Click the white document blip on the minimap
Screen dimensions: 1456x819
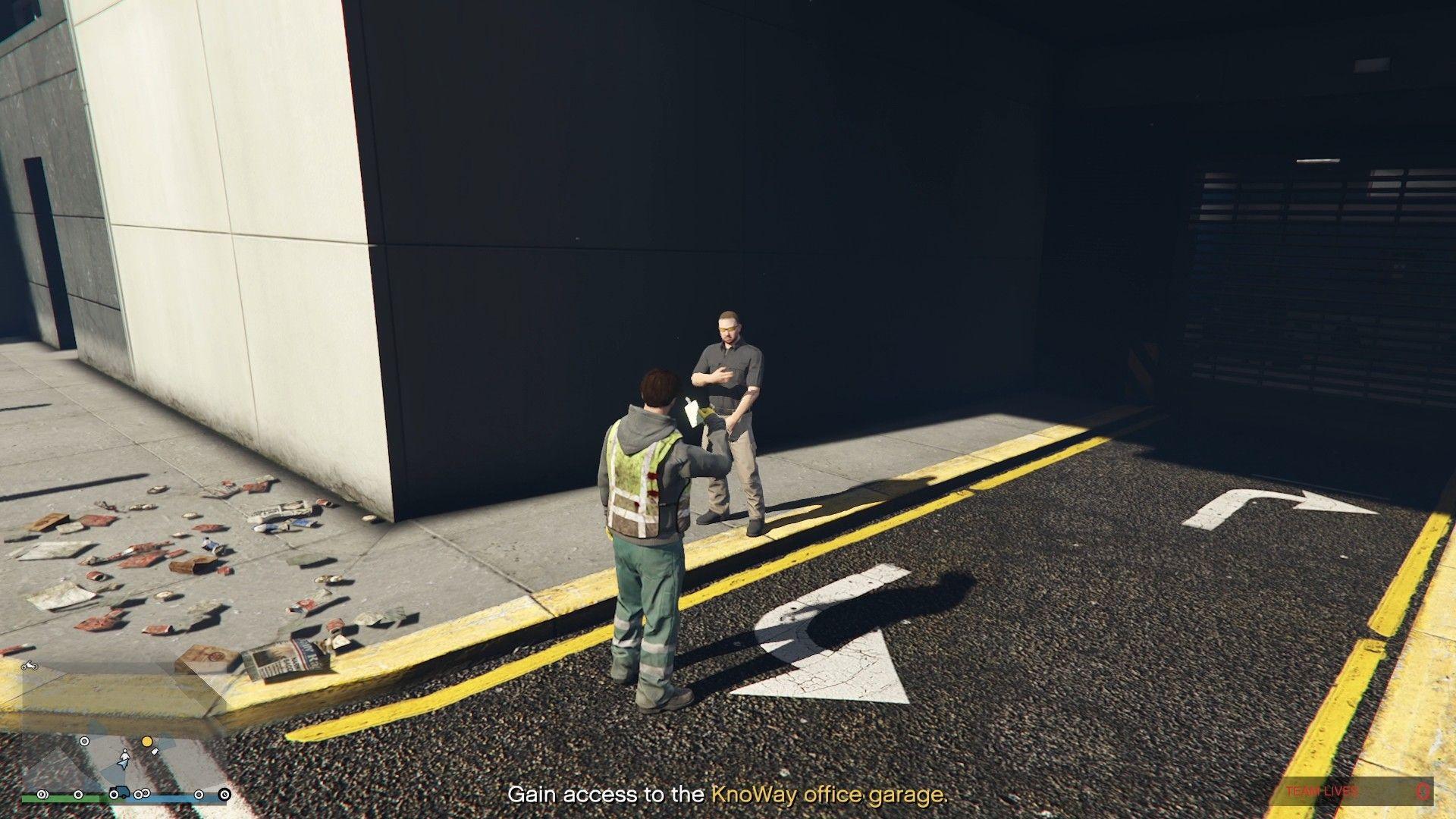[155, 753]
